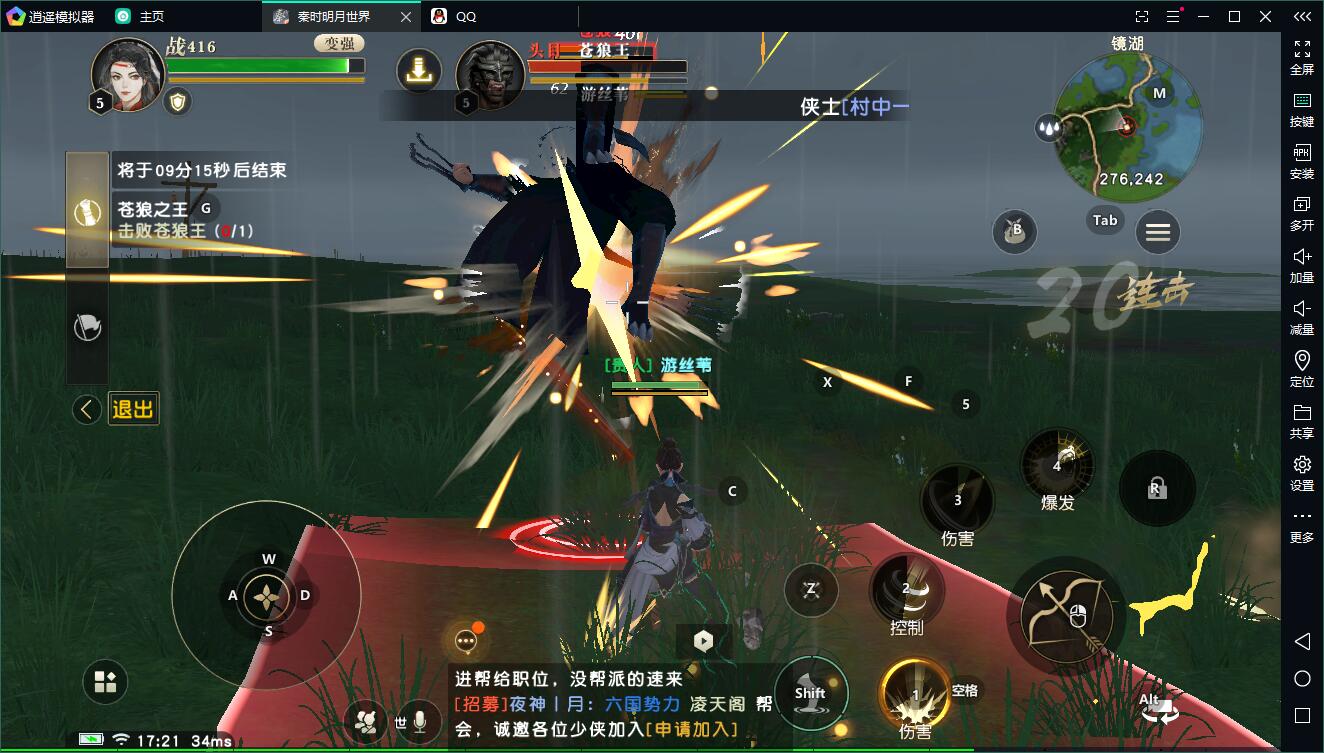Activate the 爆发 burst skill
1324x753 pixels.
click(x=1057, y=465)
